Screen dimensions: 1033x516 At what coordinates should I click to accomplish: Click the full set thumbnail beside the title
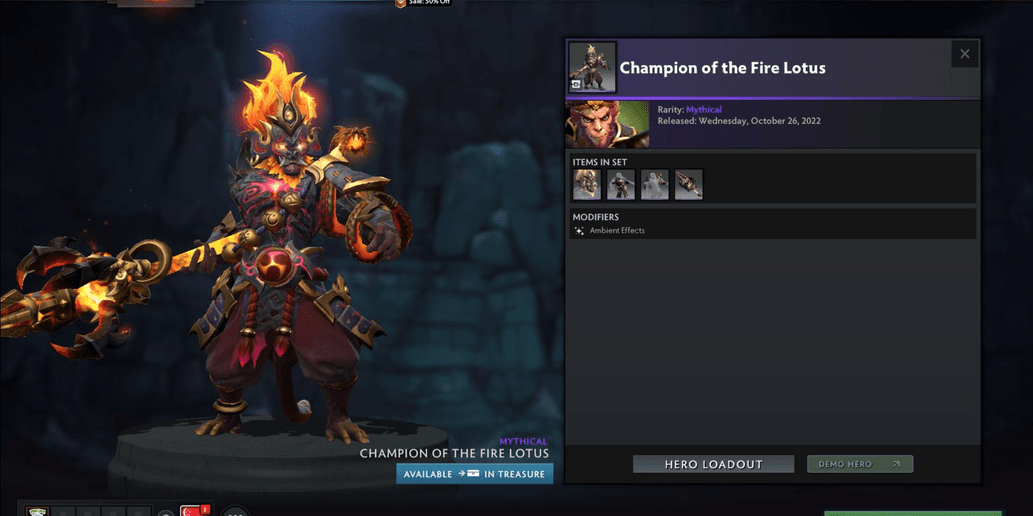(x=592, y=67)
